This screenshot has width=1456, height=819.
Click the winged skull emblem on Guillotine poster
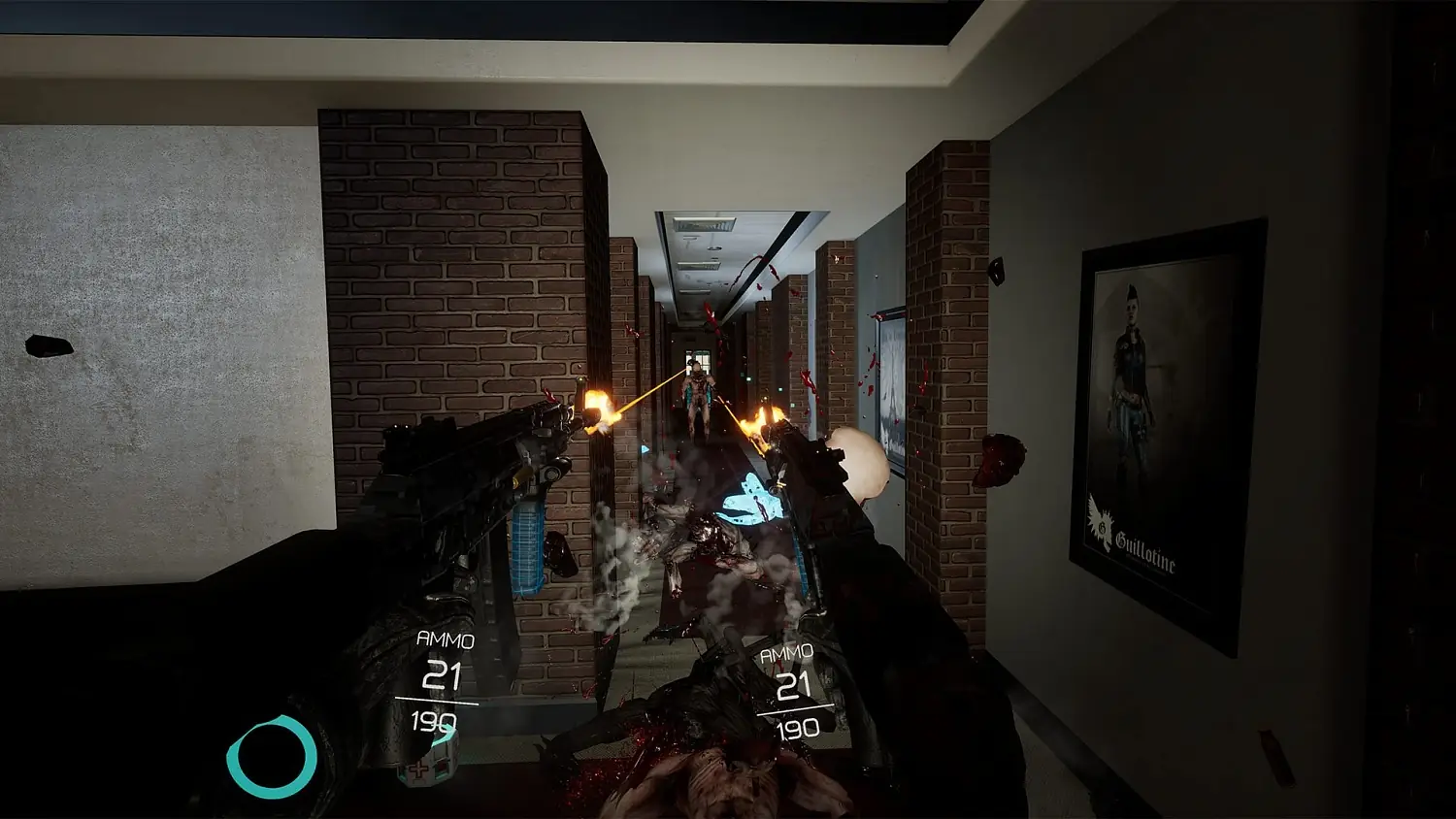(1102, 522)
